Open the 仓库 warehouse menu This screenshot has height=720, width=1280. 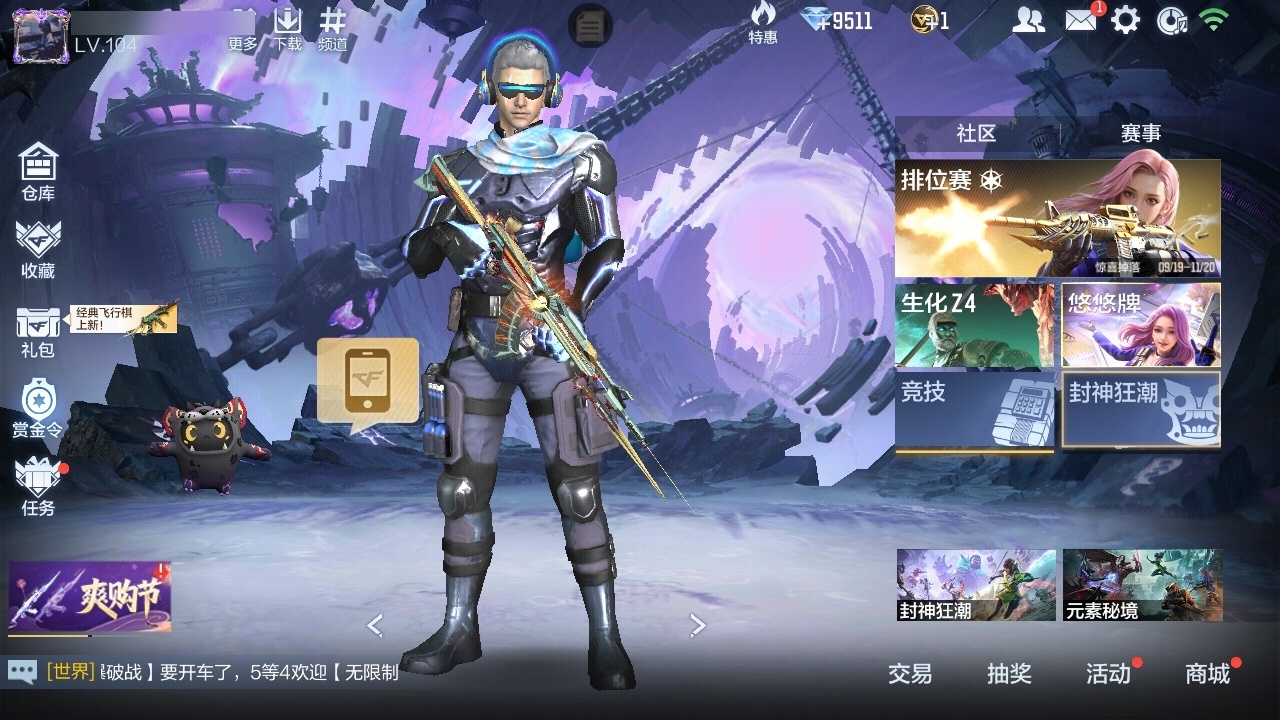(x=38, y=170)
